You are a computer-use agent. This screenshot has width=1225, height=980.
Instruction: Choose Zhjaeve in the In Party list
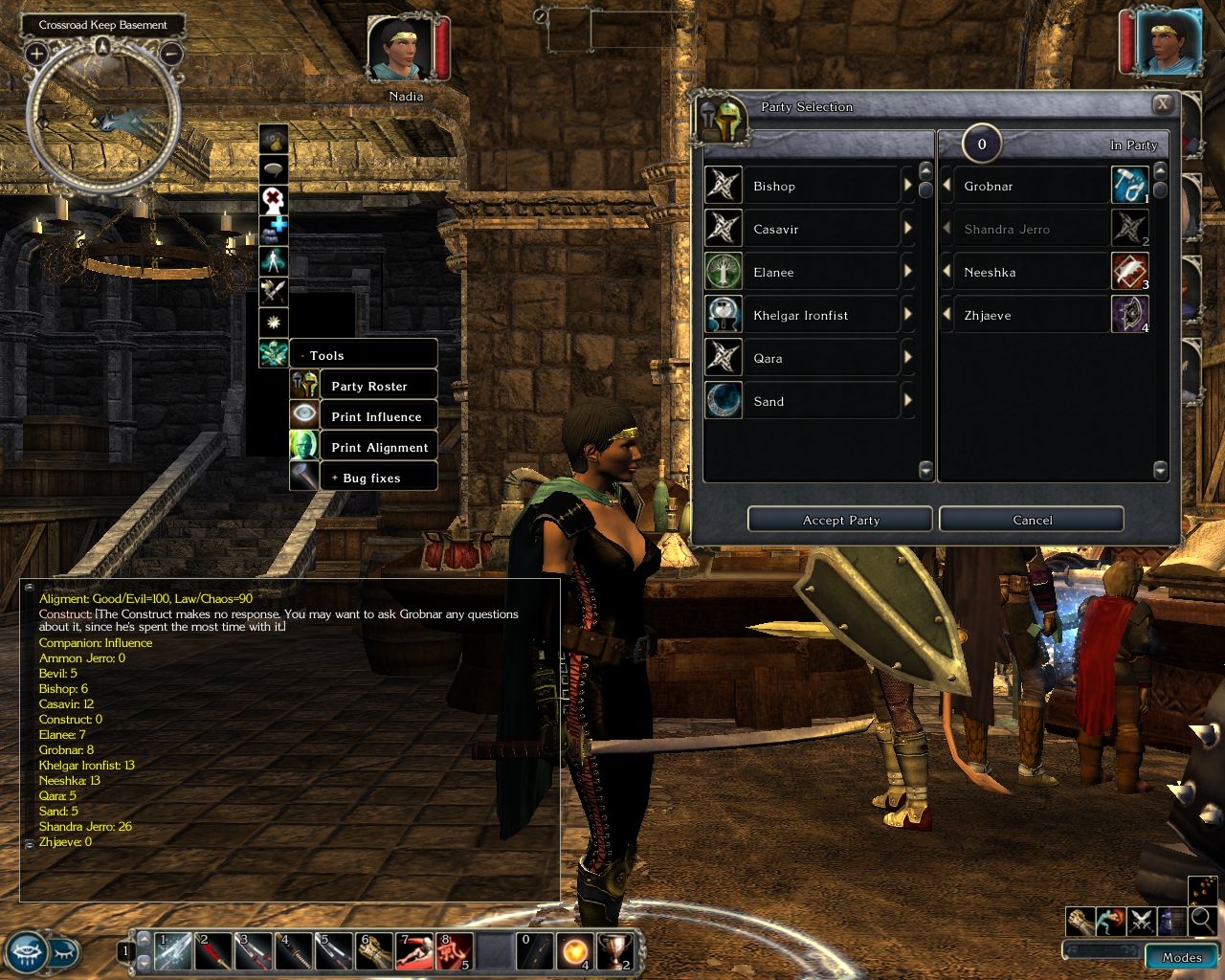(x=1024, y=315)
